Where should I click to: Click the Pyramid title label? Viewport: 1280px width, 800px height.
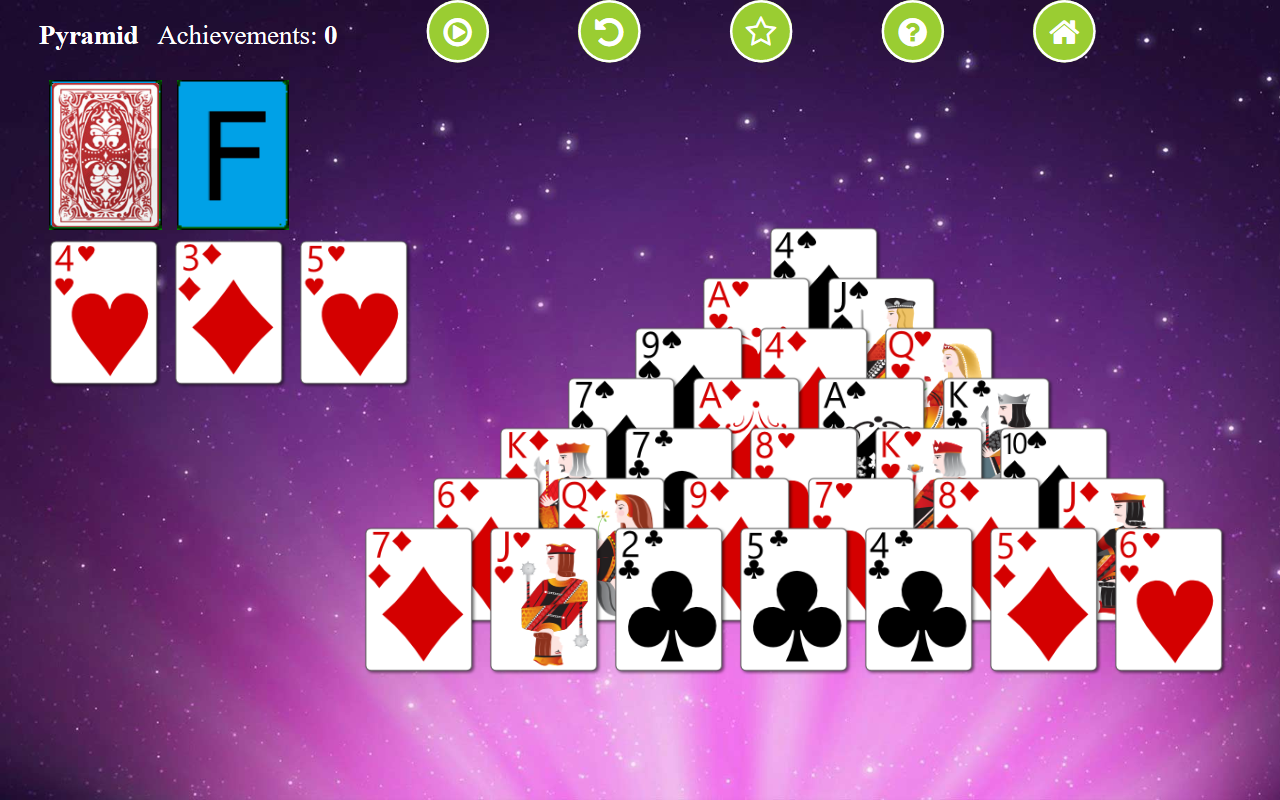(88, 35)
